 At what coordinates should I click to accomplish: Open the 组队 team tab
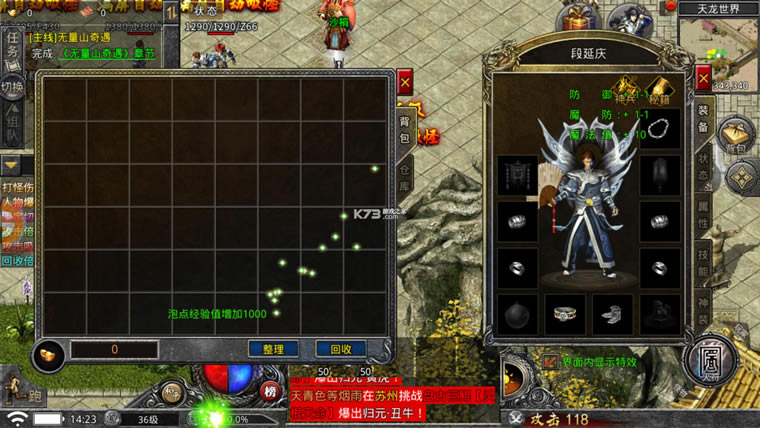12,126
